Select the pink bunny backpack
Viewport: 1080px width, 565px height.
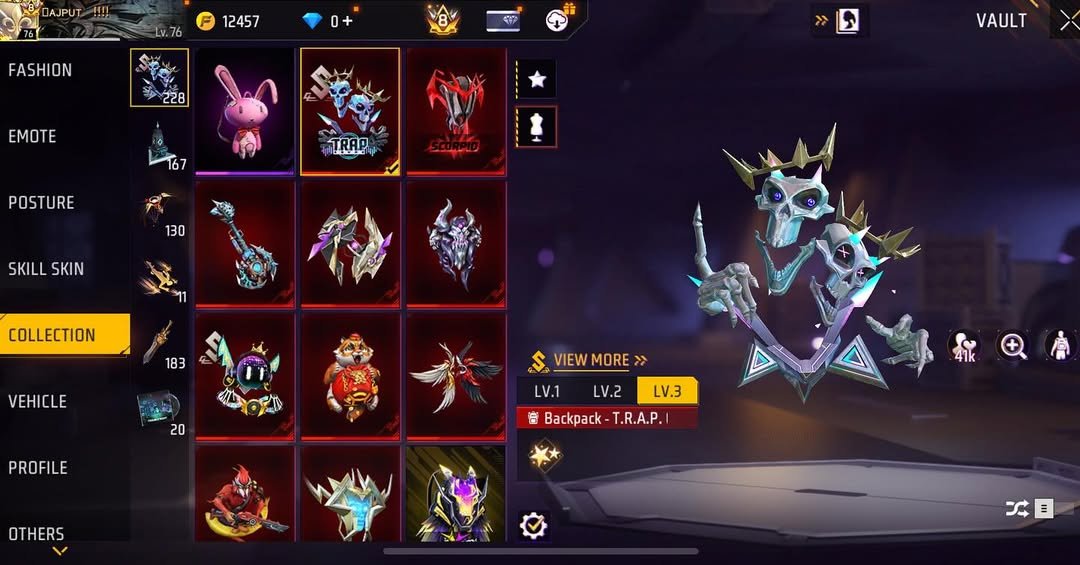245,110
